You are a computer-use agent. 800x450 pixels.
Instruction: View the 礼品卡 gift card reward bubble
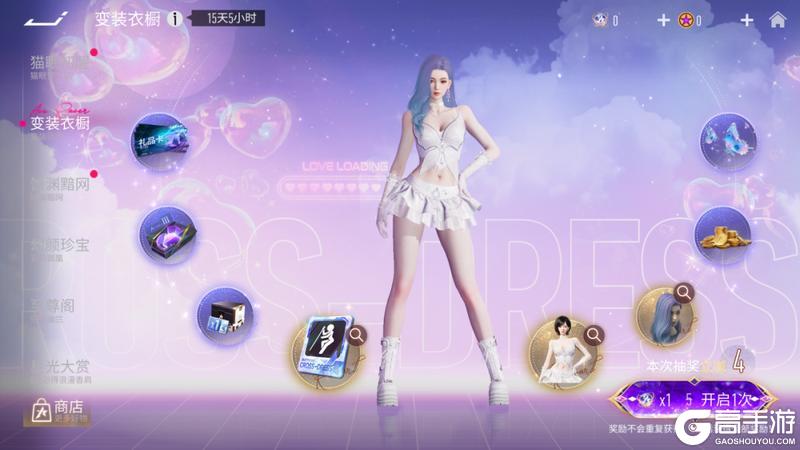pos(158,142)
